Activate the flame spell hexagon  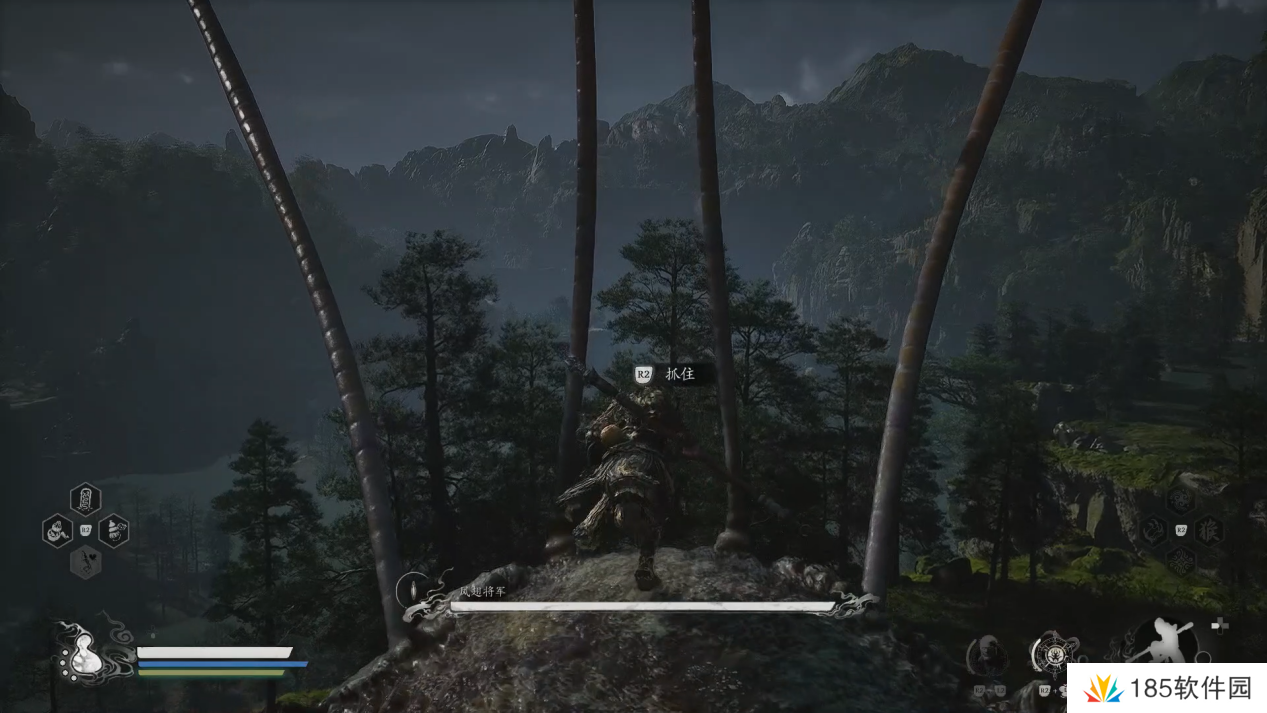[1153, 530]
